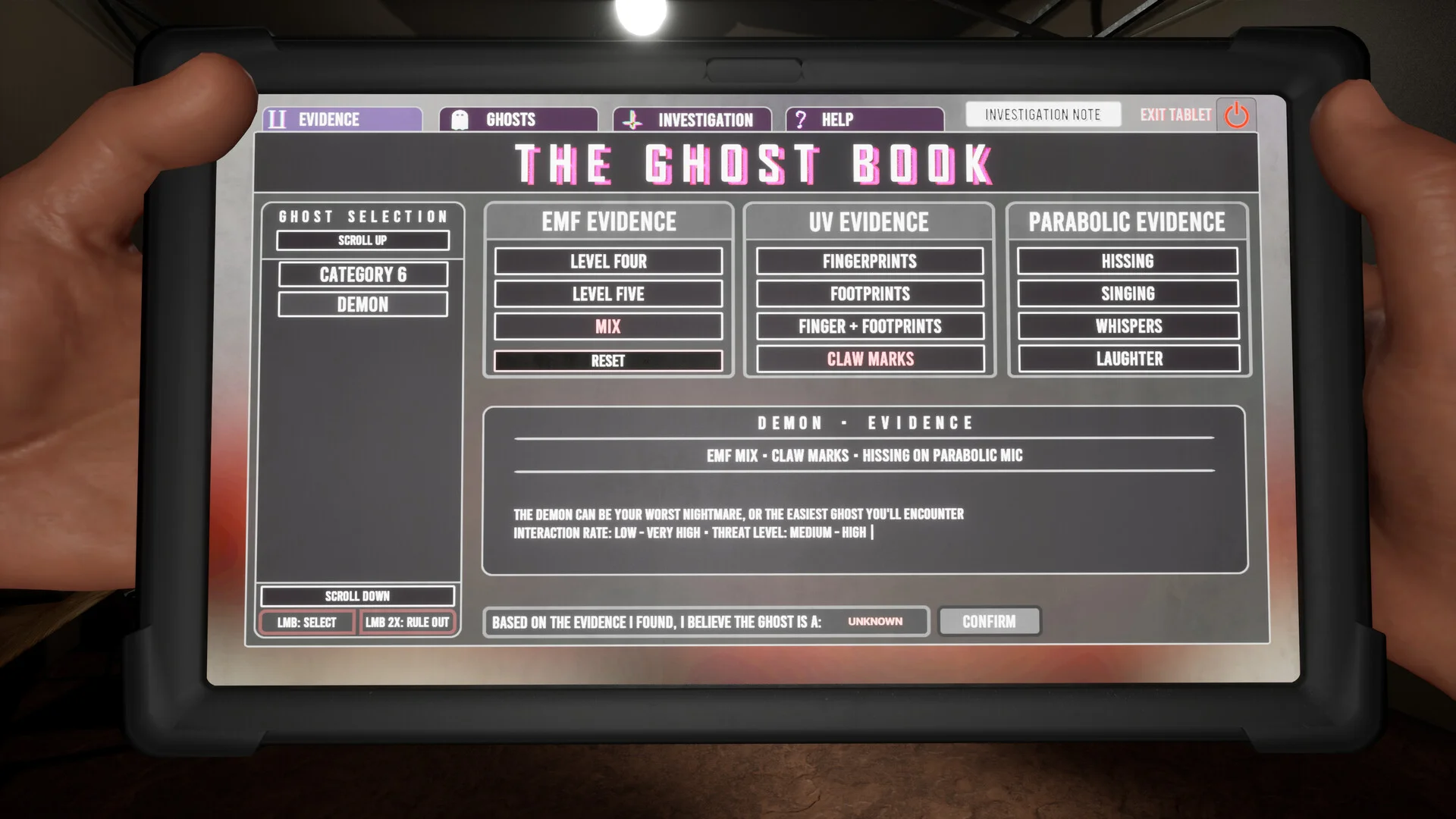Select Hissing as parabolic evidence
The image size is (1456, 819).
[1128, 262]
